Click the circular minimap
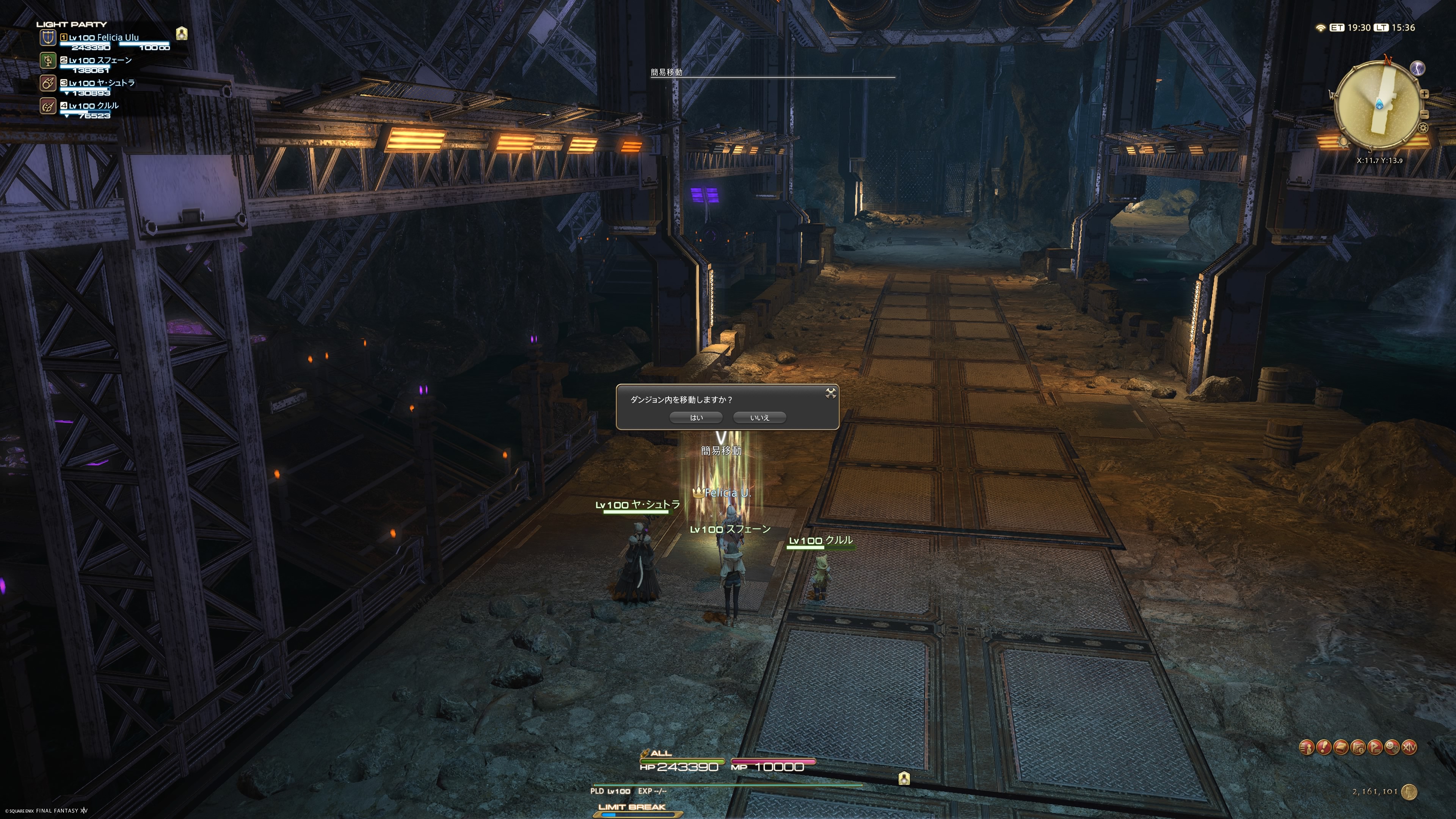The width and height of the screenshot is (1456, 819). tap(1378, 105)
